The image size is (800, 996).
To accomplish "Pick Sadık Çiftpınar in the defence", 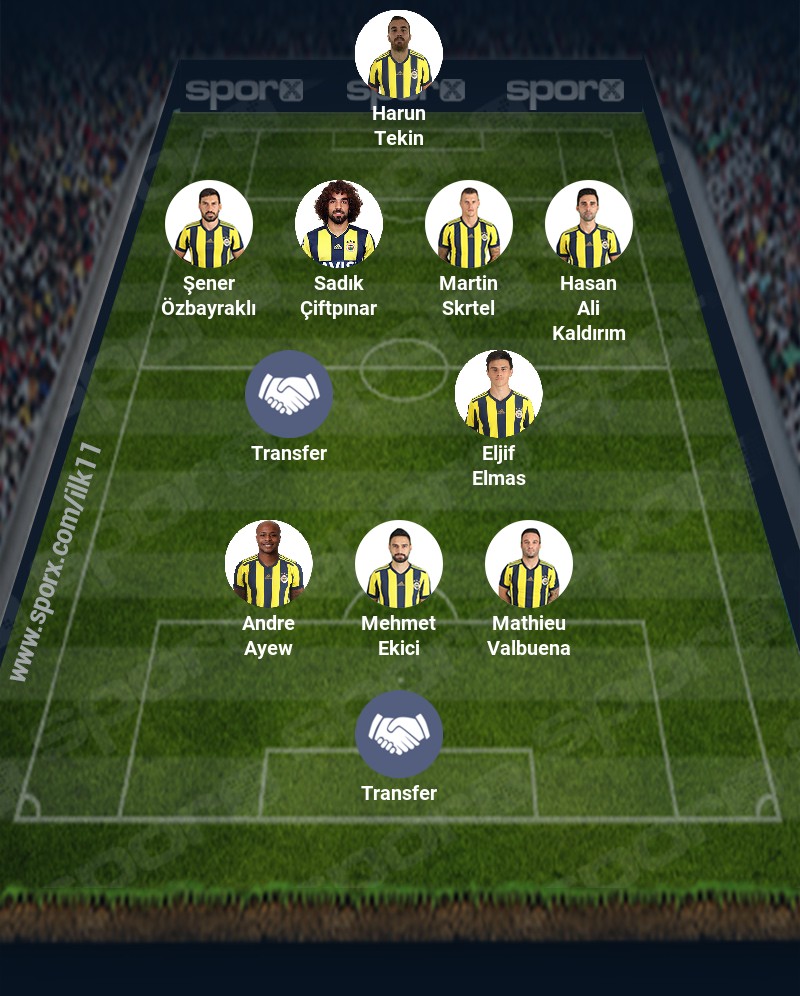I will pyautogui.click(x=339, y=224).
